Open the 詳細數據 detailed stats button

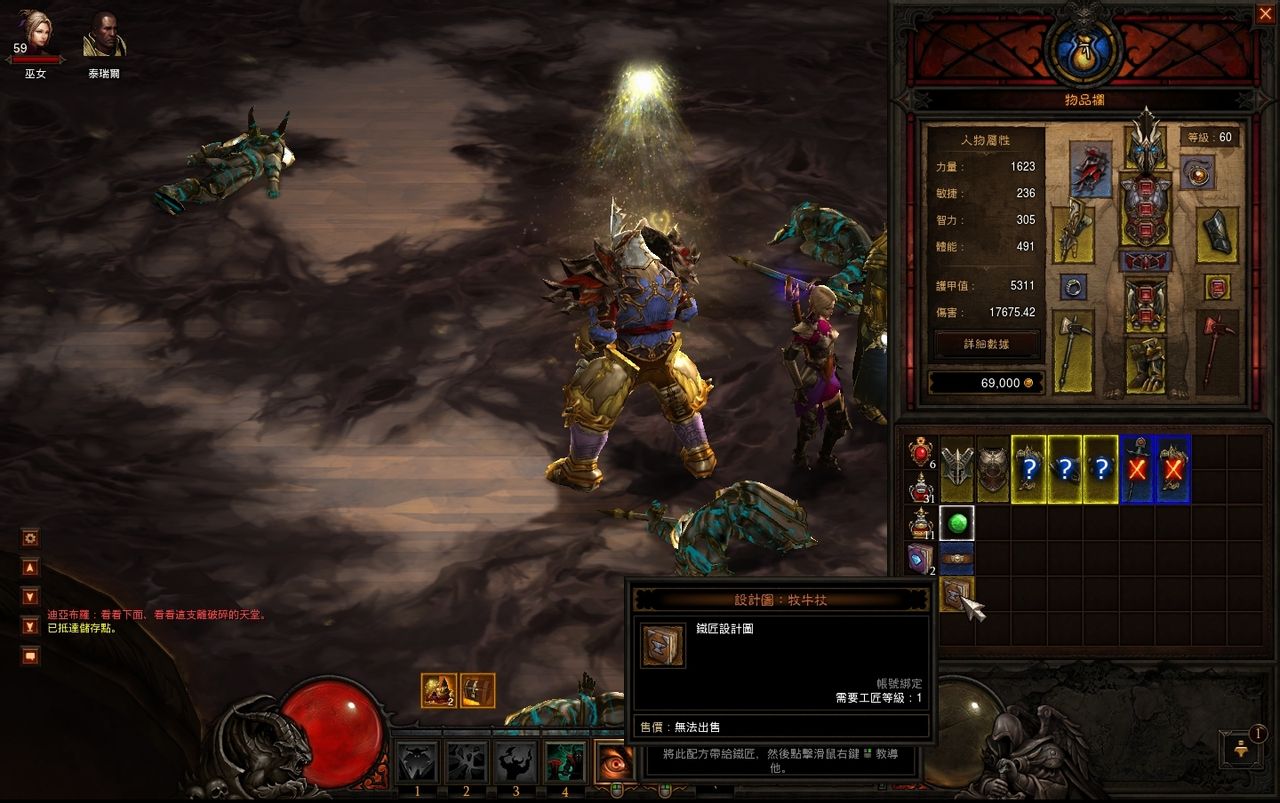(987, 343)
